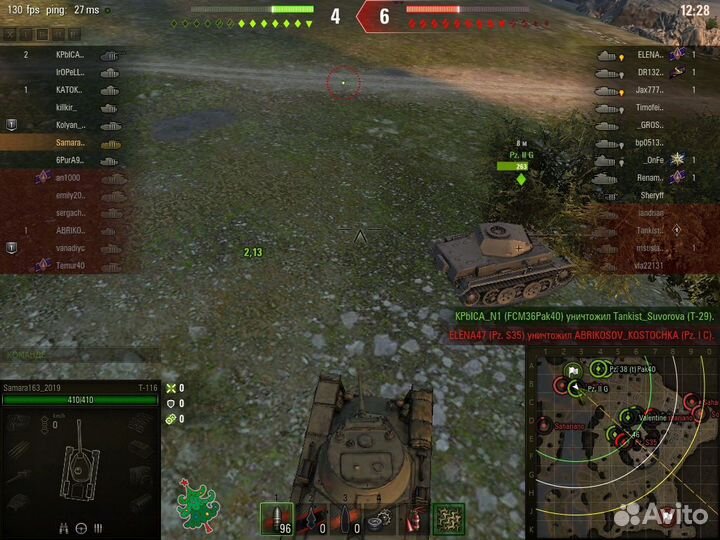Click the first player-list display mode button
The width and height of the screenshot is (720, 540).
[x=10, y=33]
